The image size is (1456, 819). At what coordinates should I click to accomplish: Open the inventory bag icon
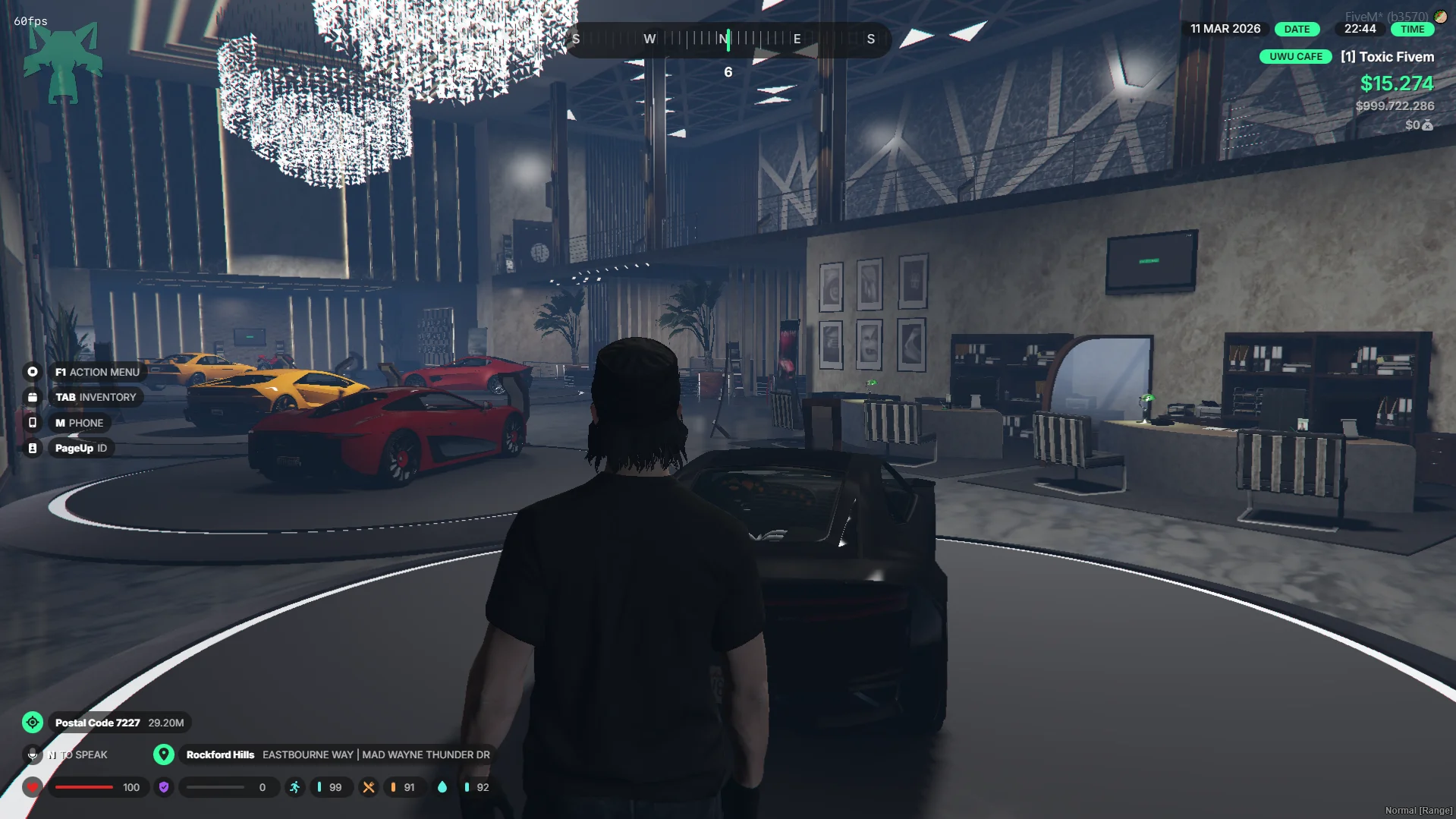pyautogui.click(x=33, y=397)
